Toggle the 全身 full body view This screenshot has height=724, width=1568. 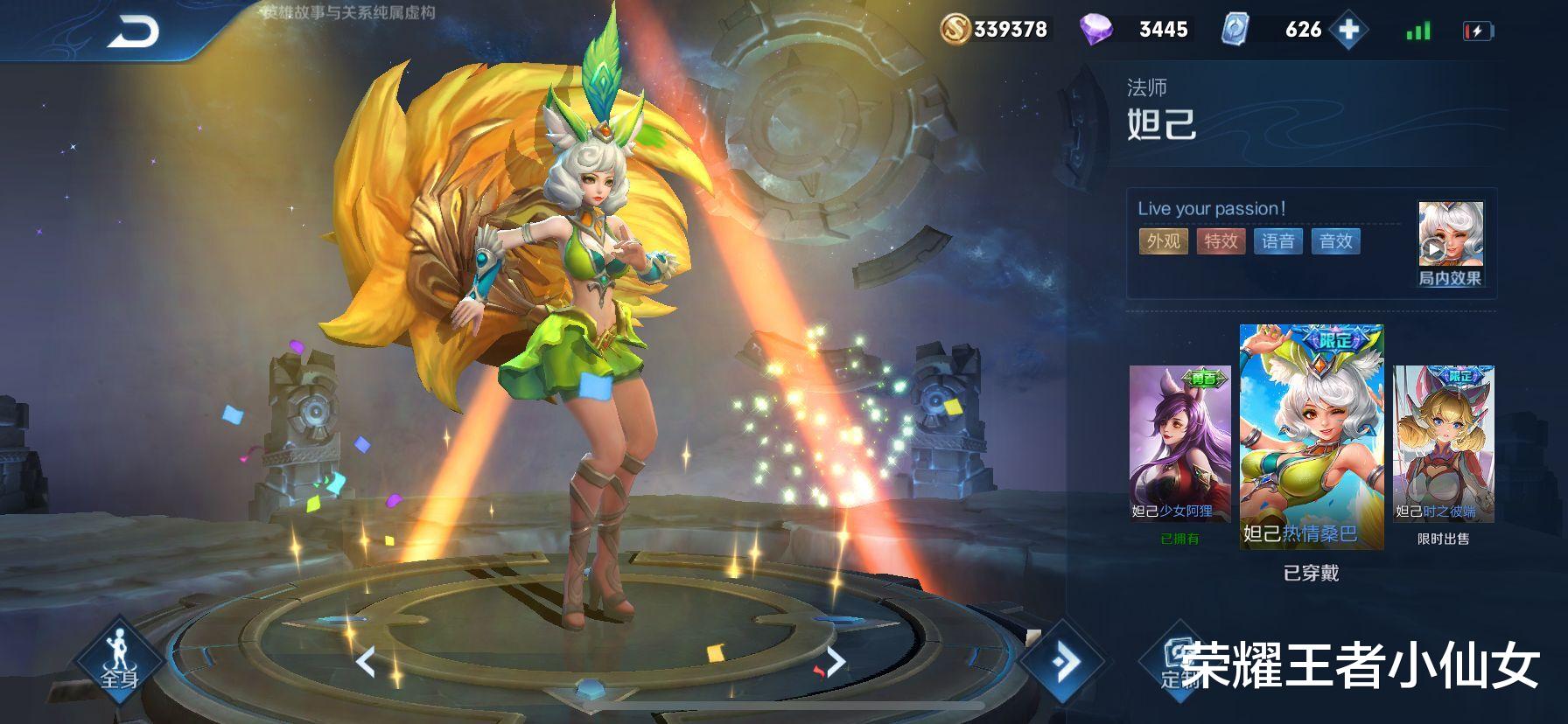pos(120,662)
